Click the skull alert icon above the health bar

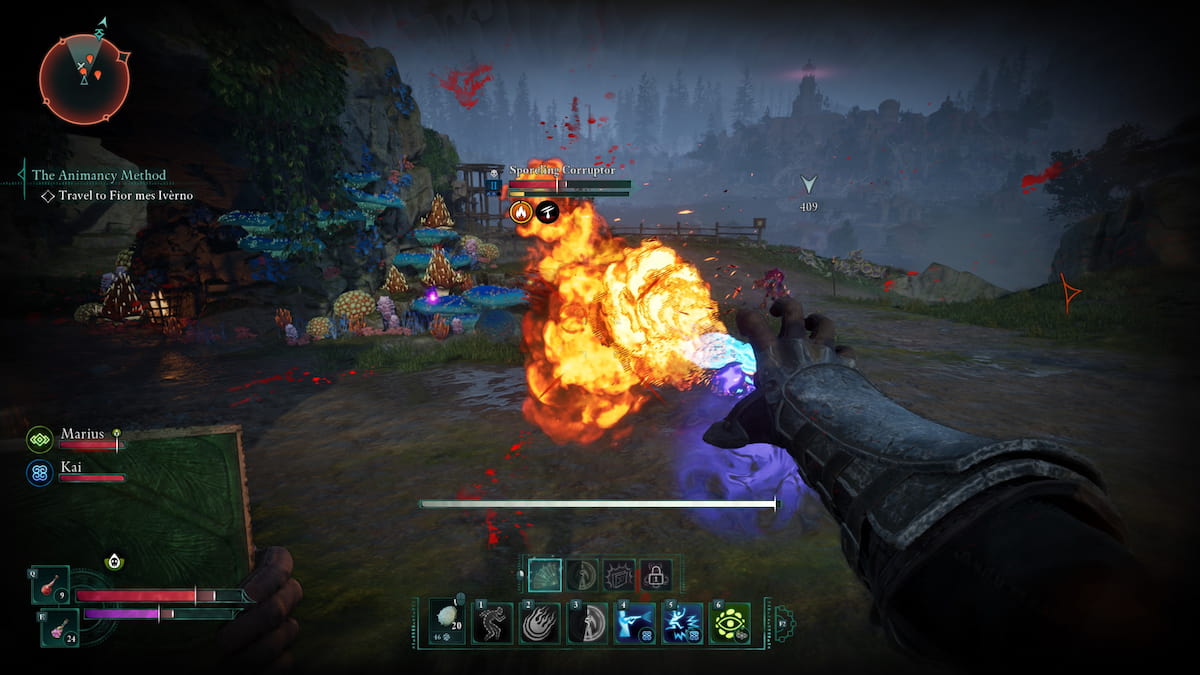coord(115,562)
